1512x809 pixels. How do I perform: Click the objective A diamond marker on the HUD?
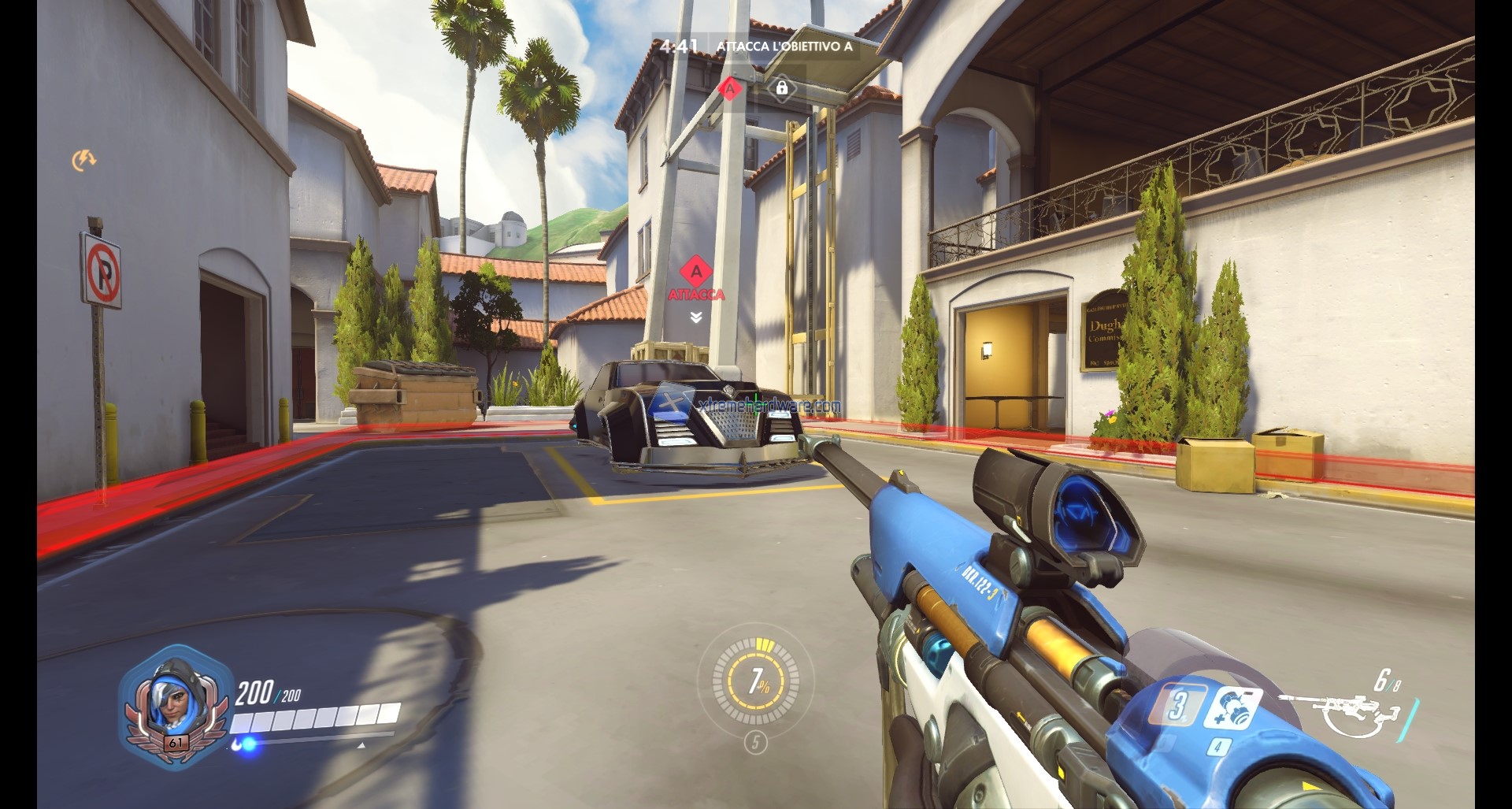(x=729, y=88)
